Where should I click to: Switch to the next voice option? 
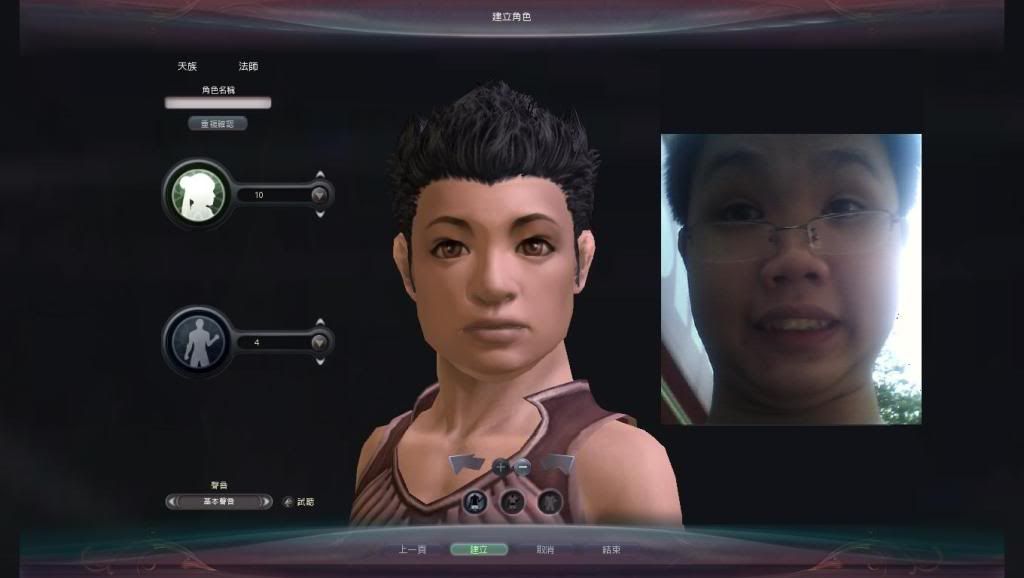click(x=266, y=502)
